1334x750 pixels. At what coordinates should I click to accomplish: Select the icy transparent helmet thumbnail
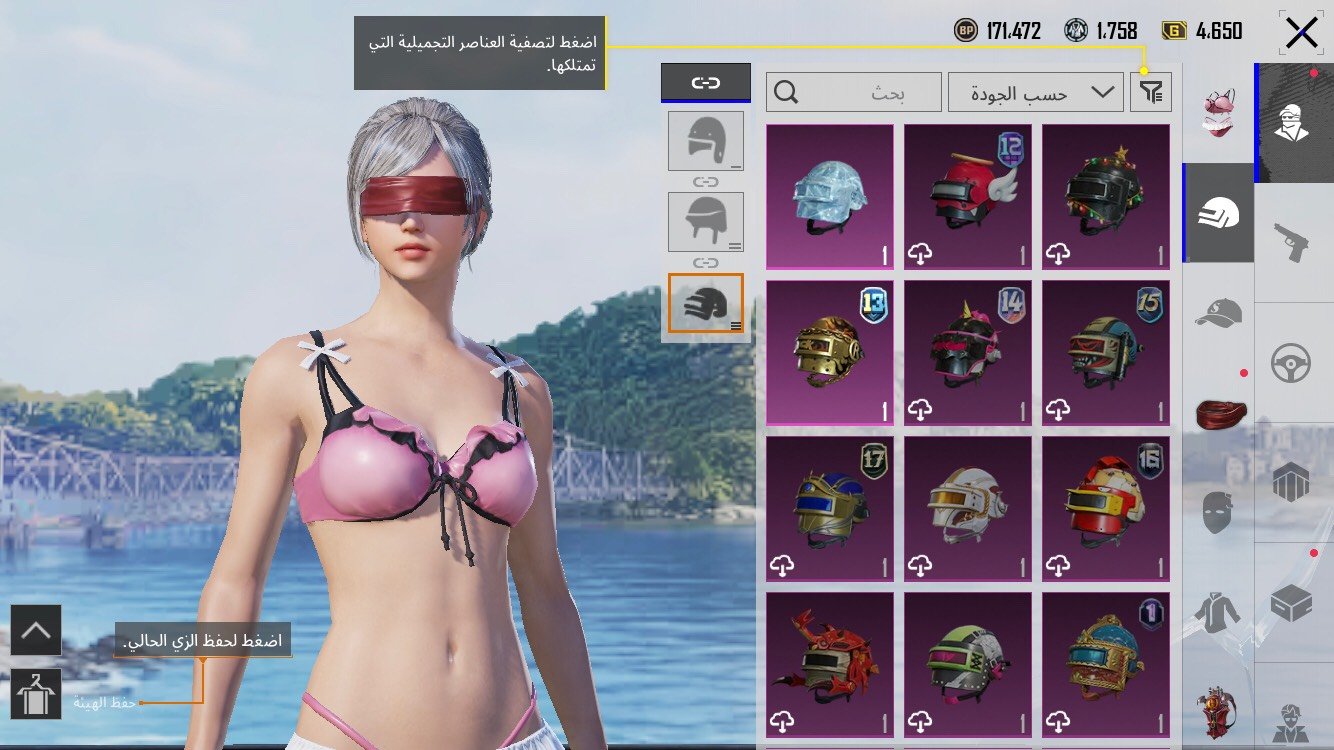pyautogui.click(x=829, y=190)
